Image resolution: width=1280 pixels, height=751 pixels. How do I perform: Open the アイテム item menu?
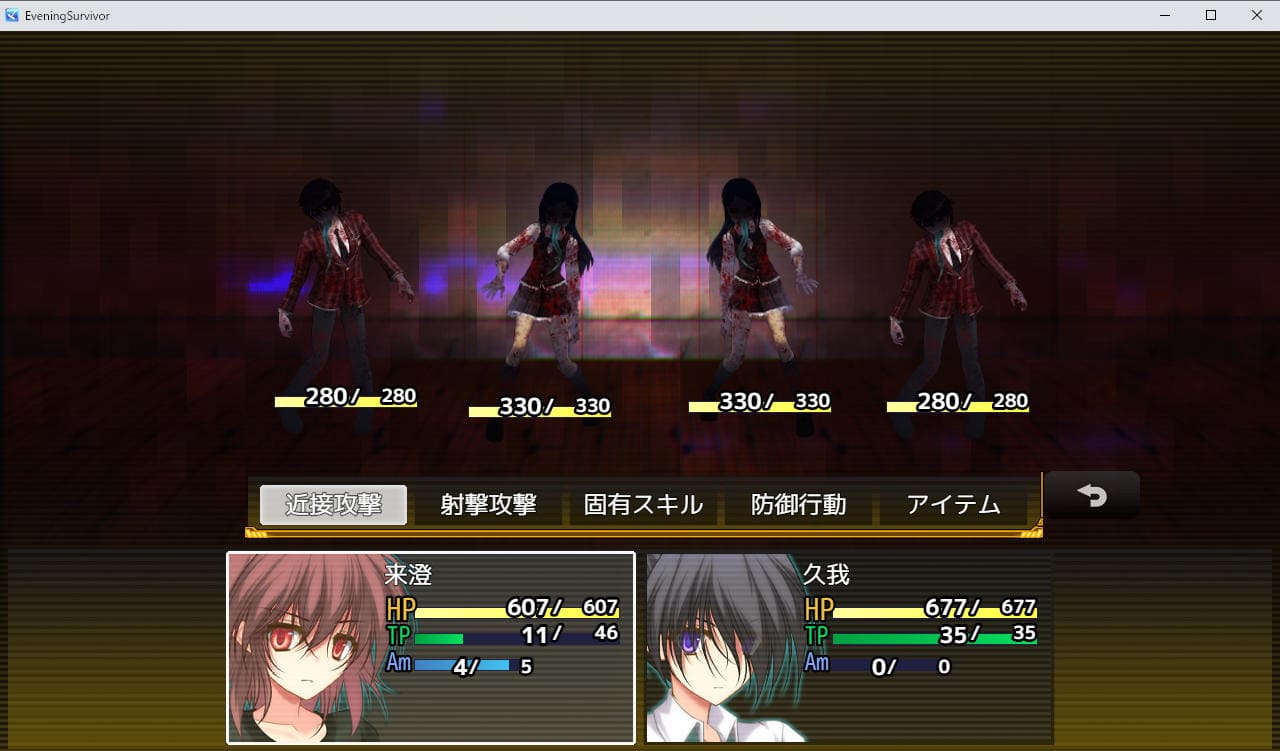click(953, 505)
